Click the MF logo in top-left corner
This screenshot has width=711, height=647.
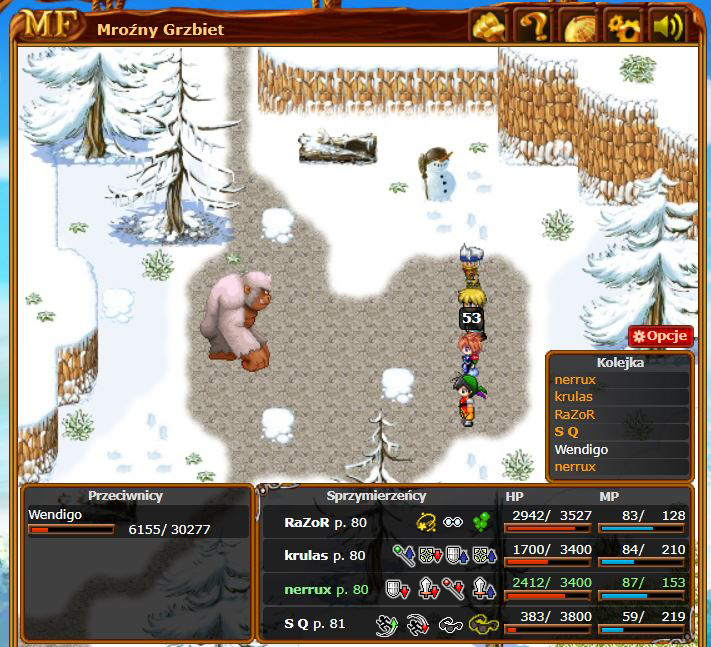point(47,25)
